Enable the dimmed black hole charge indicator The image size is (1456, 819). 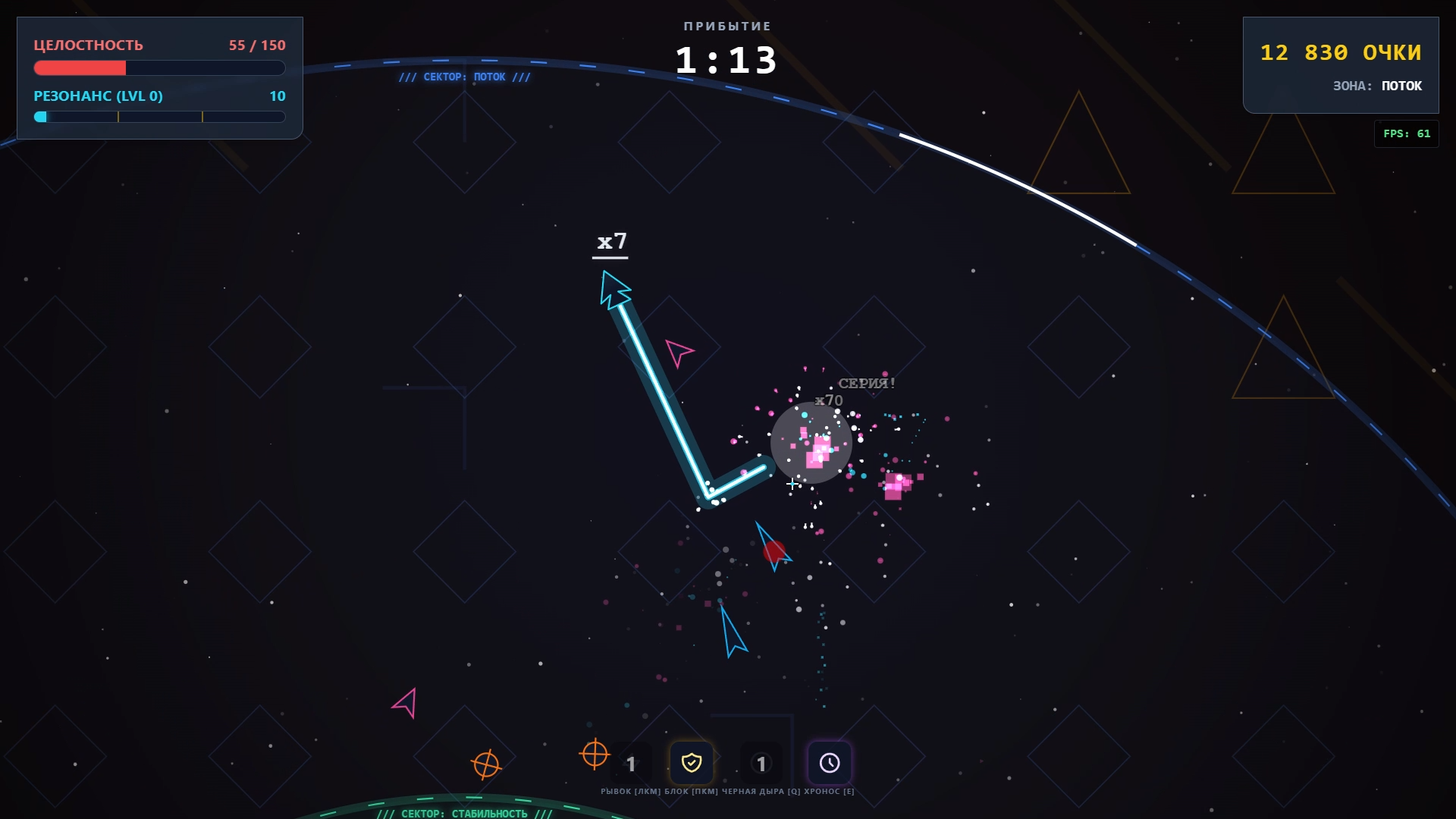tap(761, 764)
